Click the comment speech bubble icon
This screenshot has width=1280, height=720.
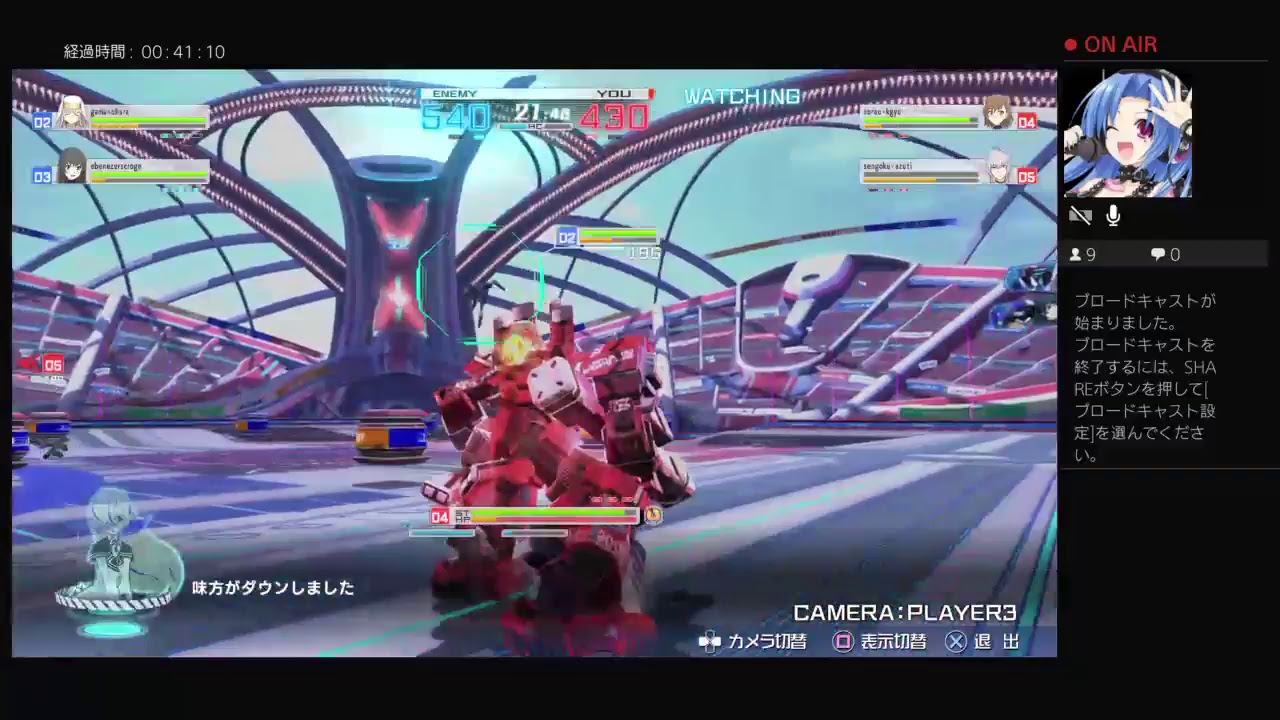[x=1157, y=254]
